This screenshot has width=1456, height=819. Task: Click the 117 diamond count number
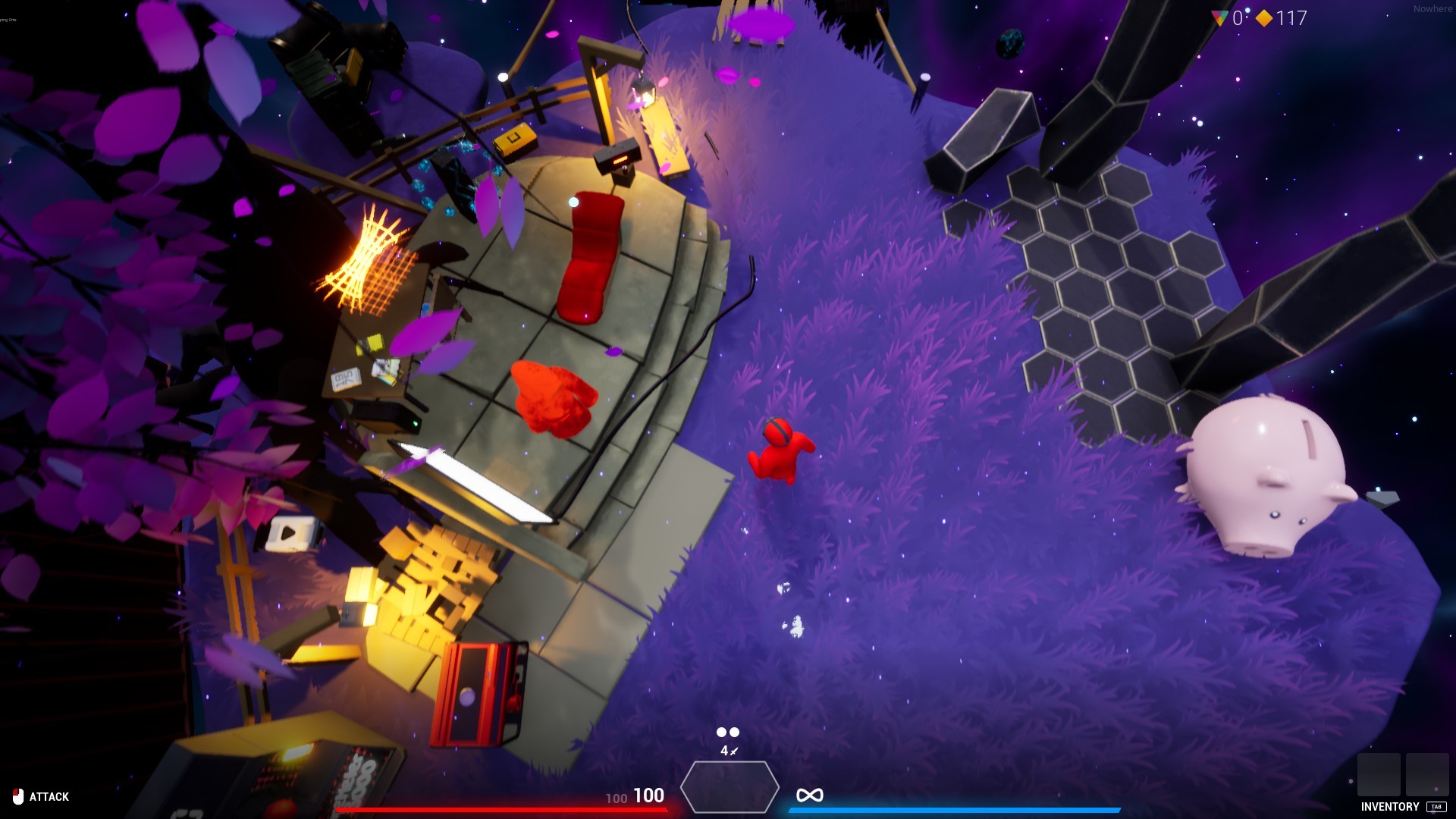1290,17
